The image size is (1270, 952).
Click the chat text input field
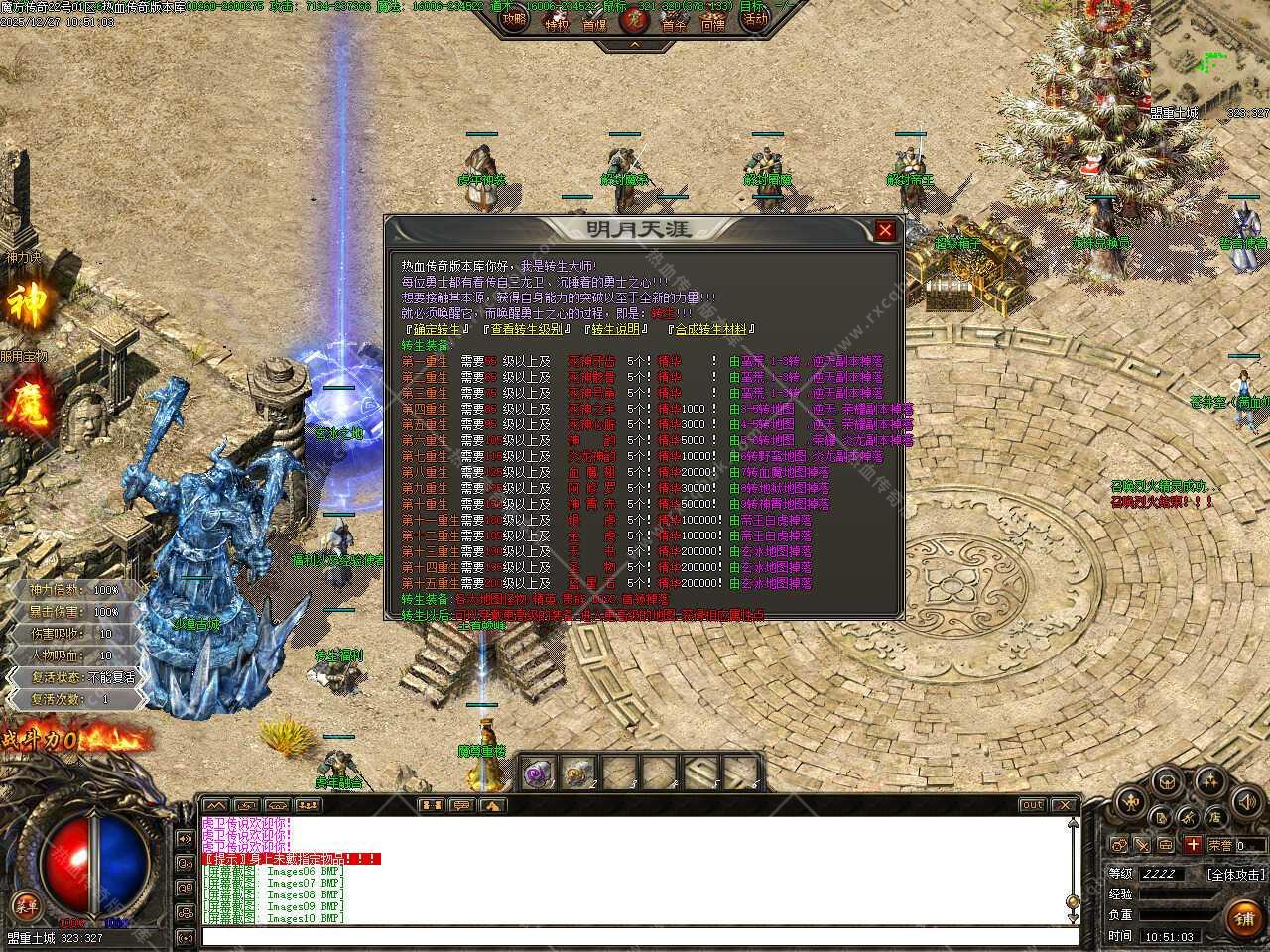click(x=635, y=936)
